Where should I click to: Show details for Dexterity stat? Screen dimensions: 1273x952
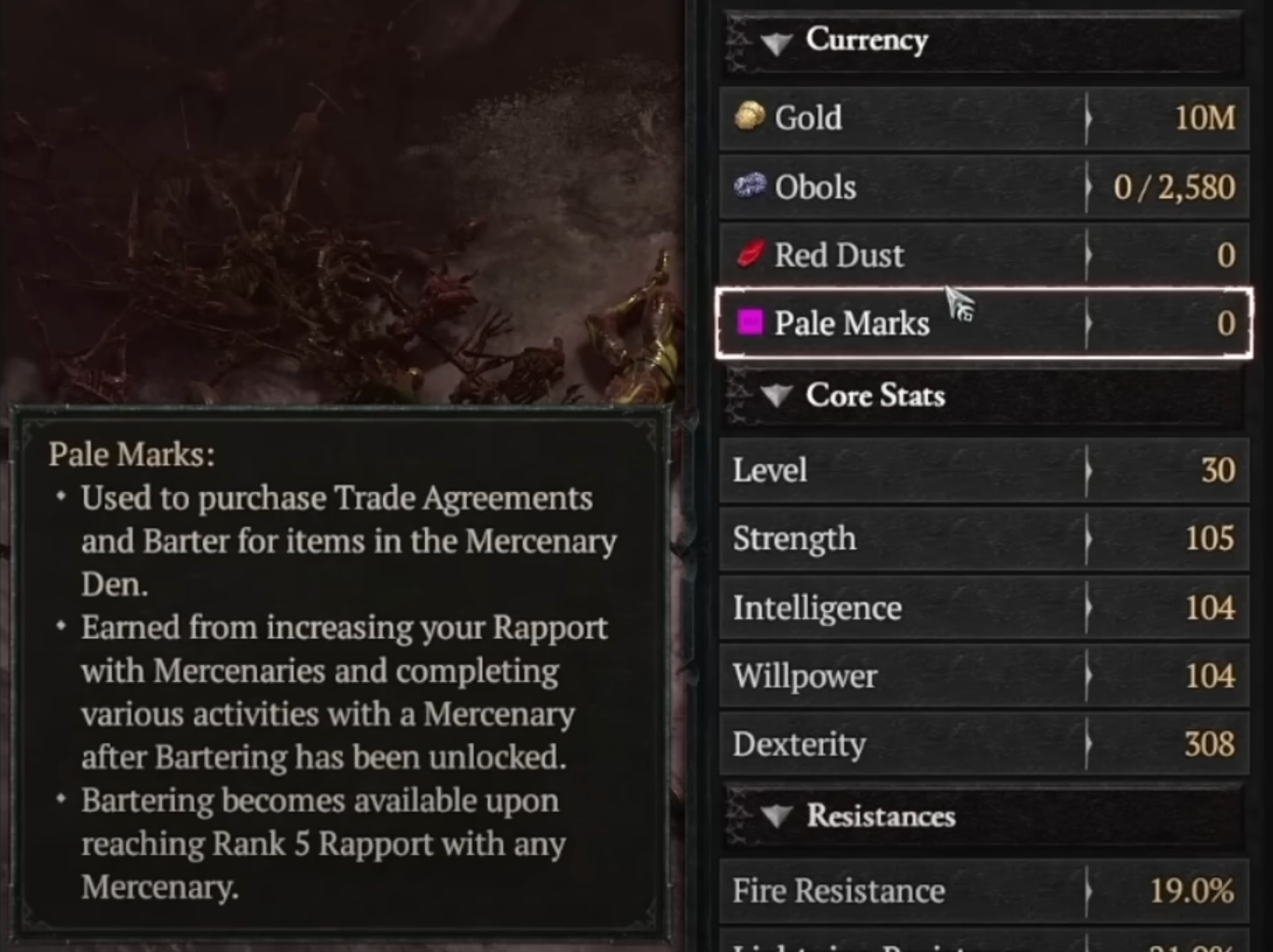983,743
